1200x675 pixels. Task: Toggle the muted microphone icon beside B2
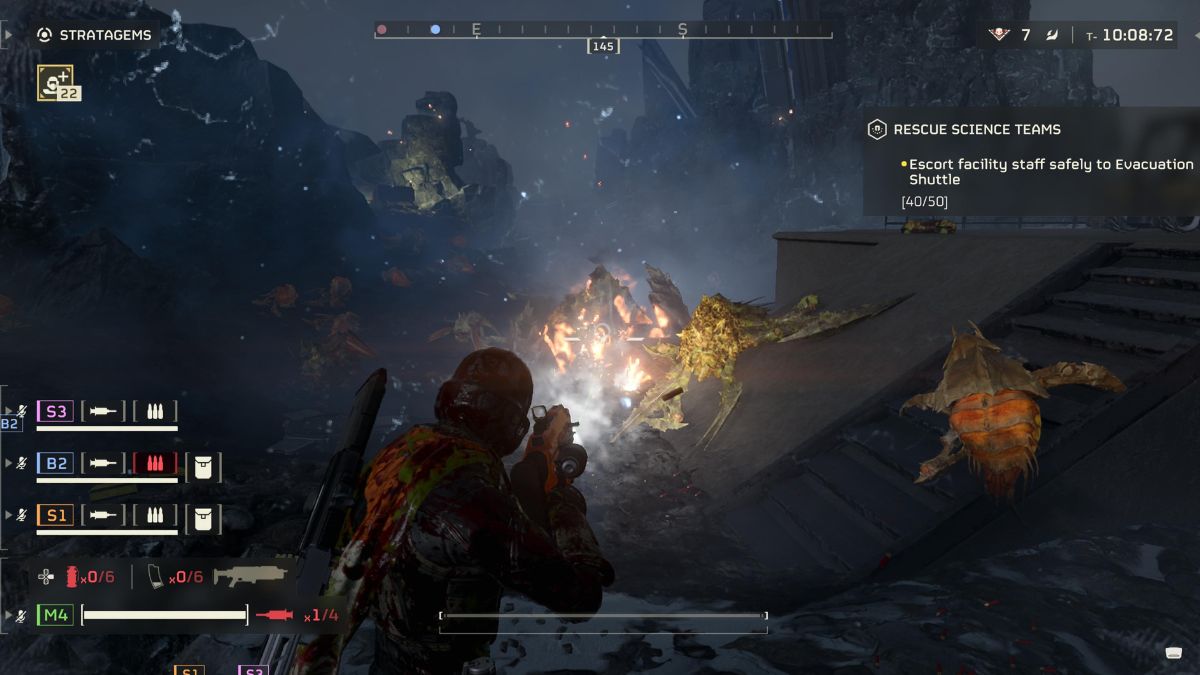coord(22,464)
